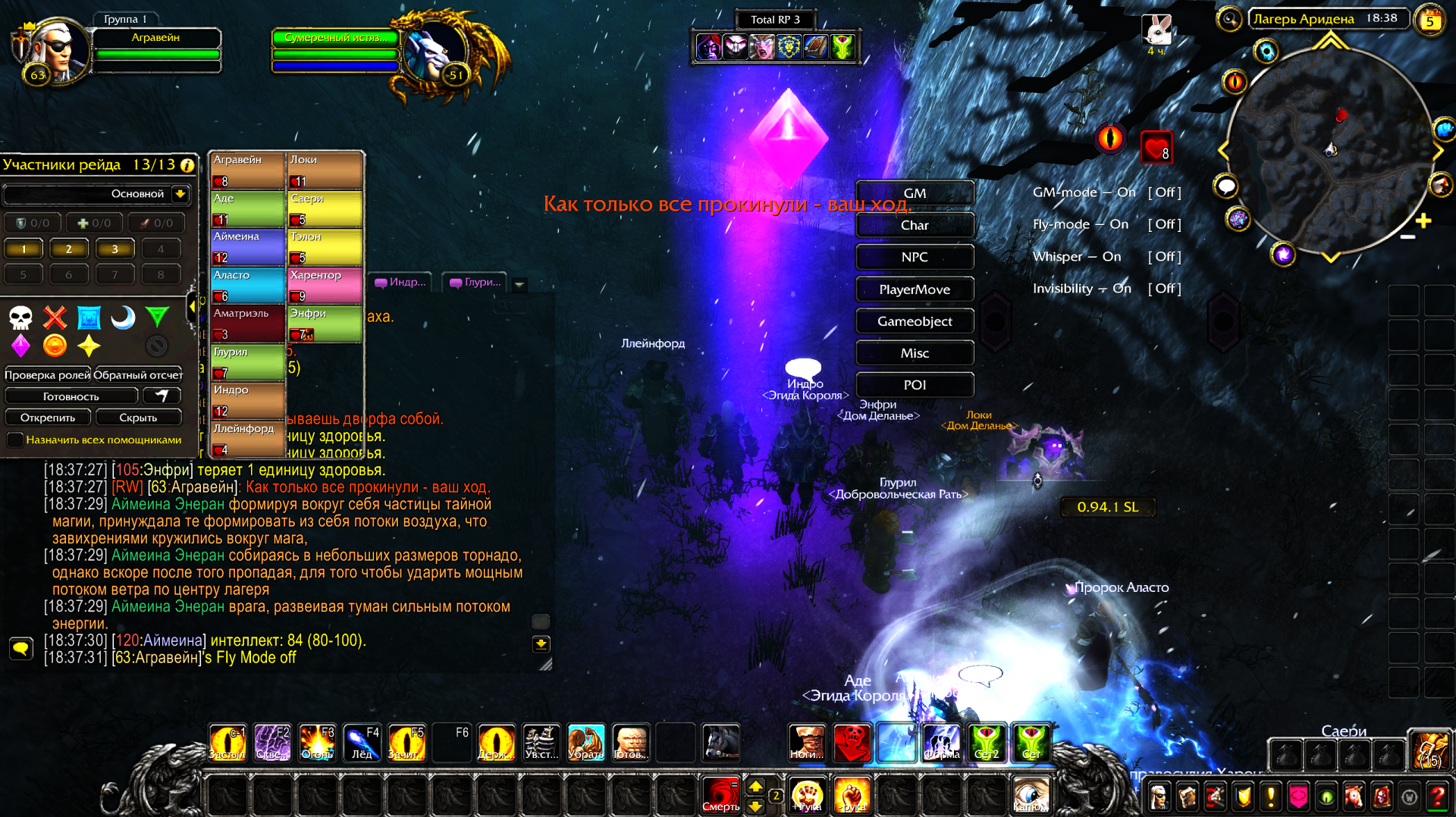The image size is (1456, 817).
Task: Tick the Назначить всех помощниками checkbox
Action: click(15, 440)
